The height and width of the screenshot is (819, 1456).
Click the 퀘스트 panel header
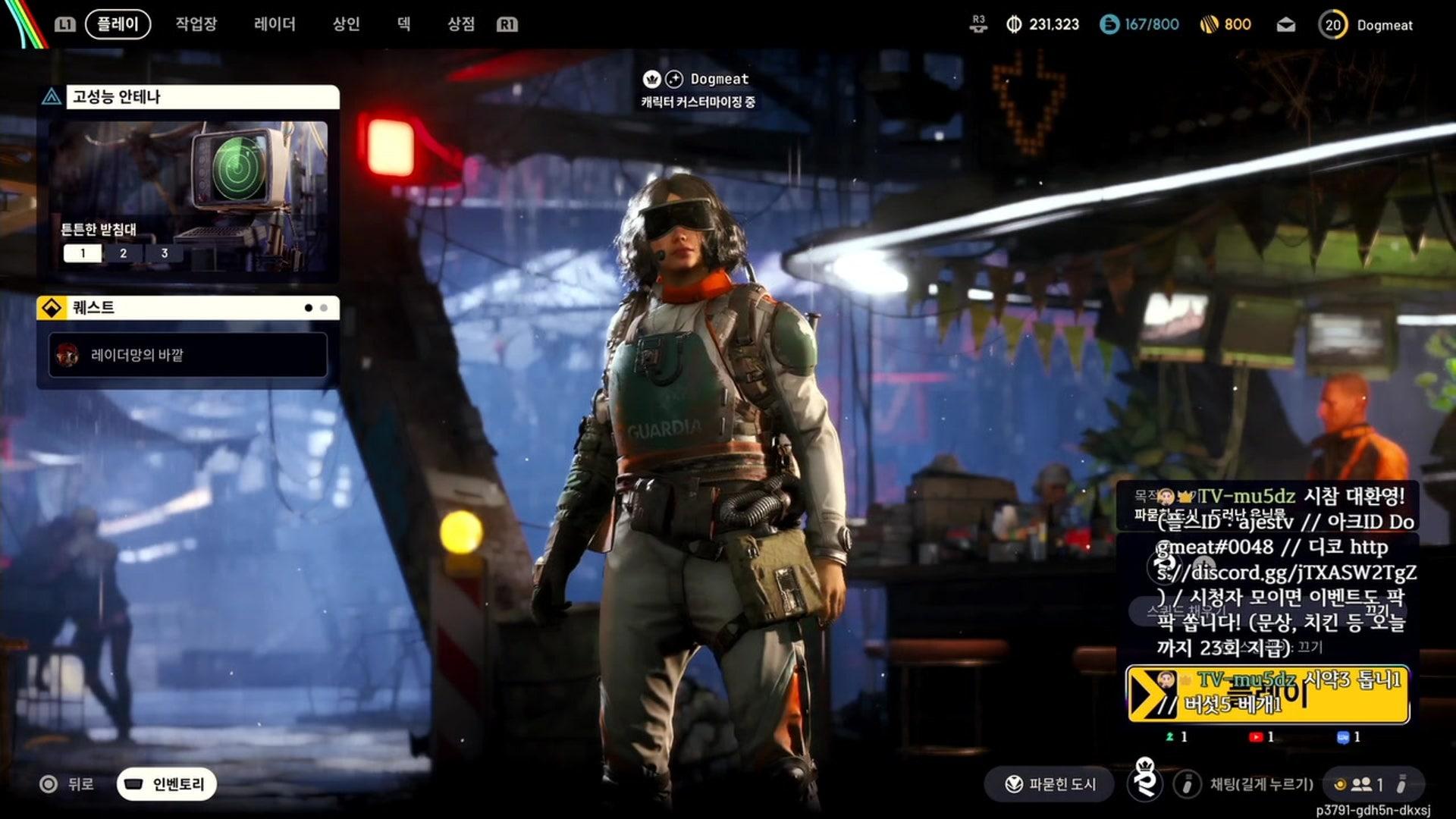point(188,308)
